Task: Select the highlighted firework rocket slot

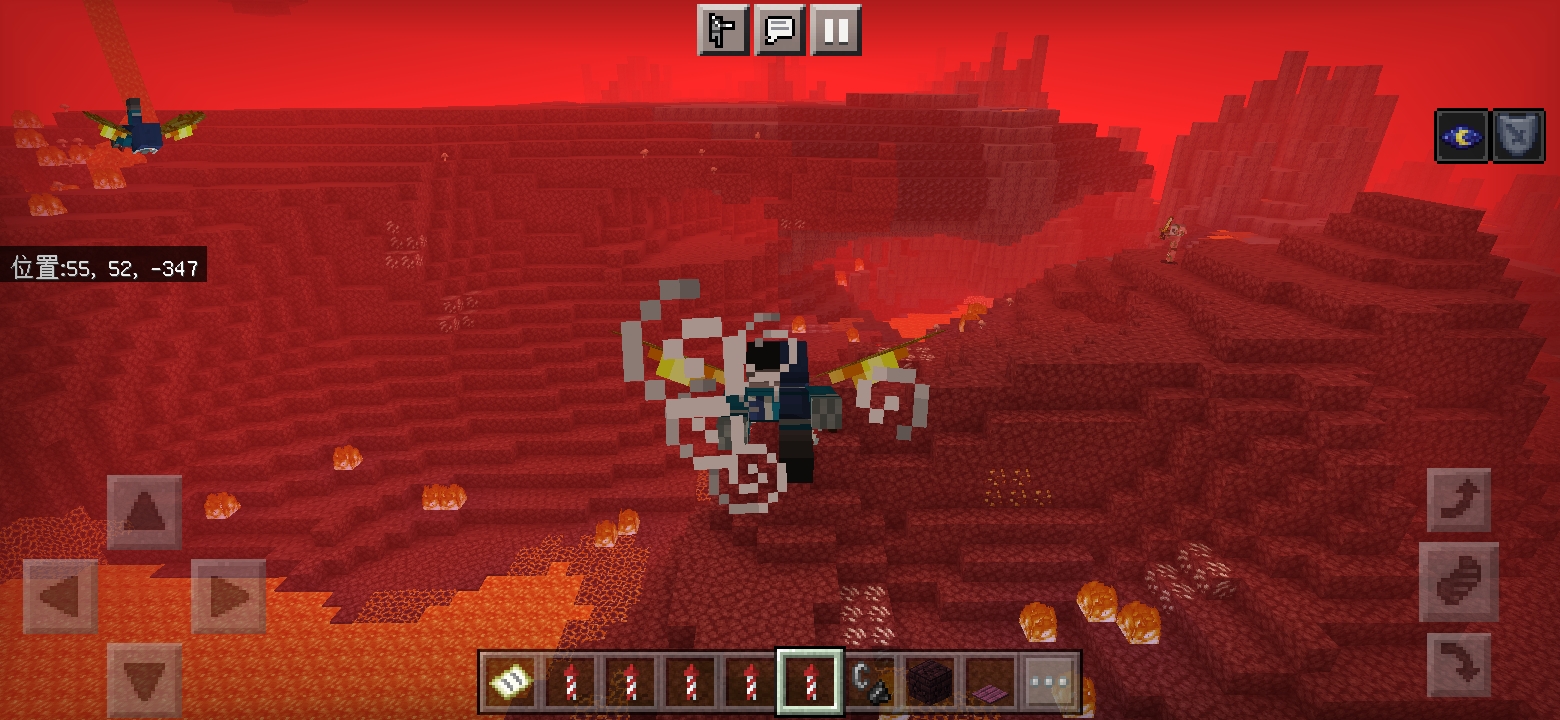Action: (809, 683)
